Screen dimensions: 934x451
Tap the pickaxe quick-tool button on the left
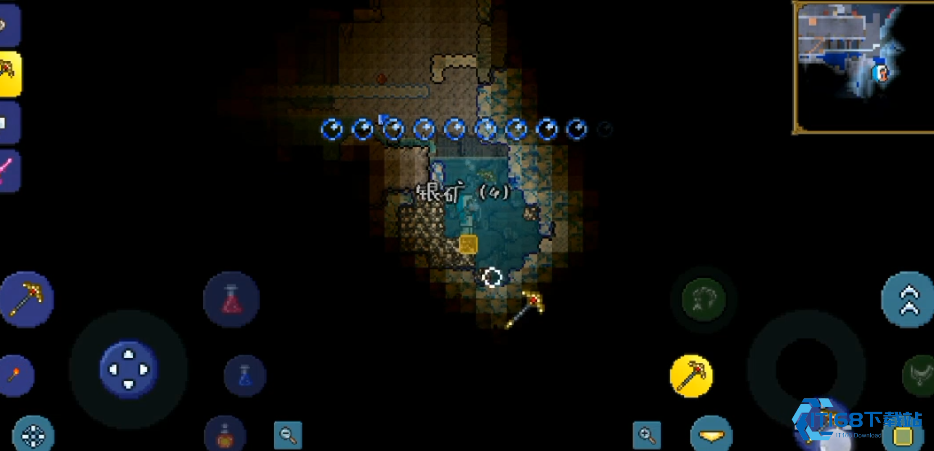click(26, 298)
